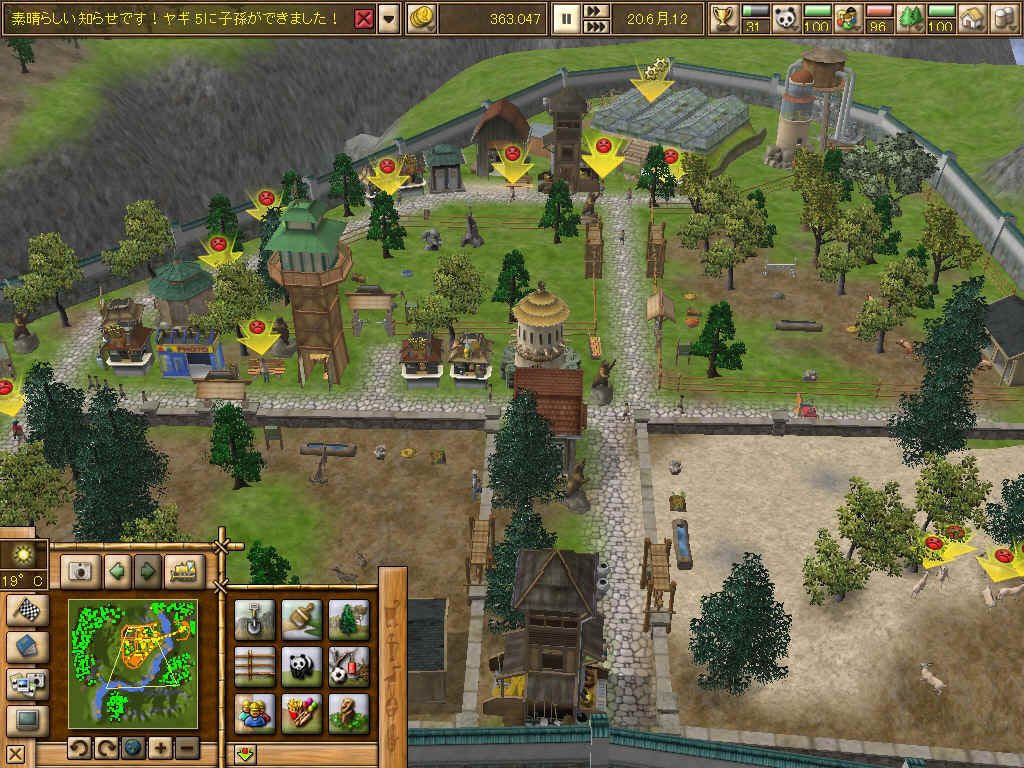Show the panda animal status
1024x768 pixels.
tap(787, 18)
